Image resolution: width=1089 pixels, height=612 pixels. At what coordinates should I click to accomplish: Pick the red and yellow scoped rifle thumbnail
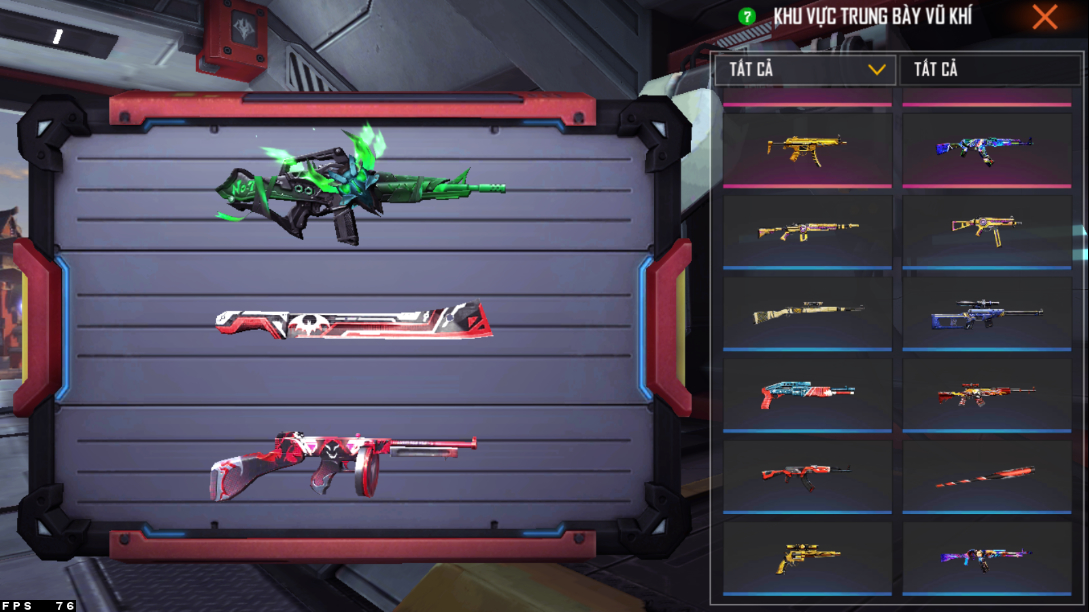click(x=986, y=394)
